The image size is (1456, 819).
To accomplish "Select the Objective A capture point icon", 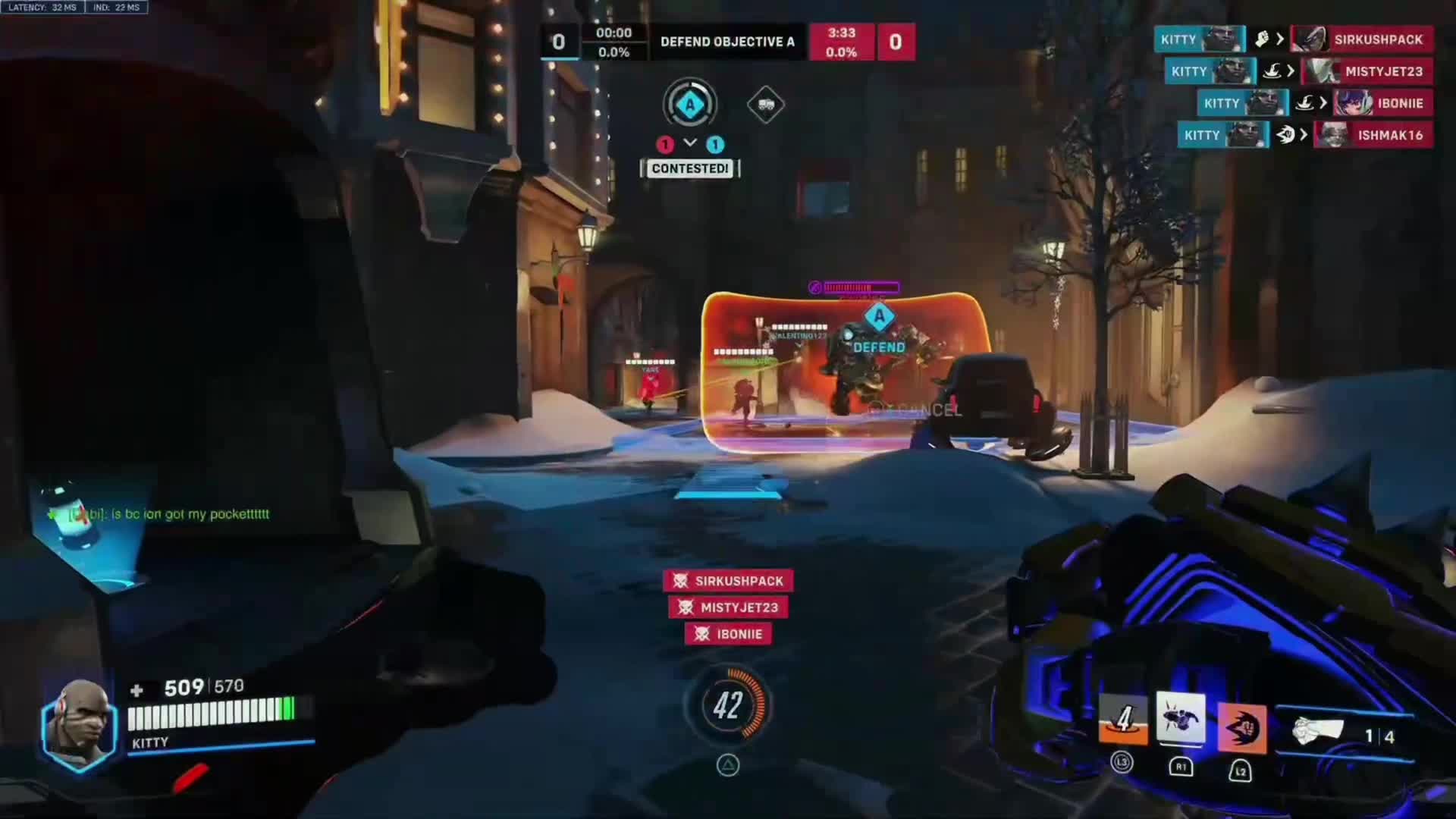I will tap(689, 105).
